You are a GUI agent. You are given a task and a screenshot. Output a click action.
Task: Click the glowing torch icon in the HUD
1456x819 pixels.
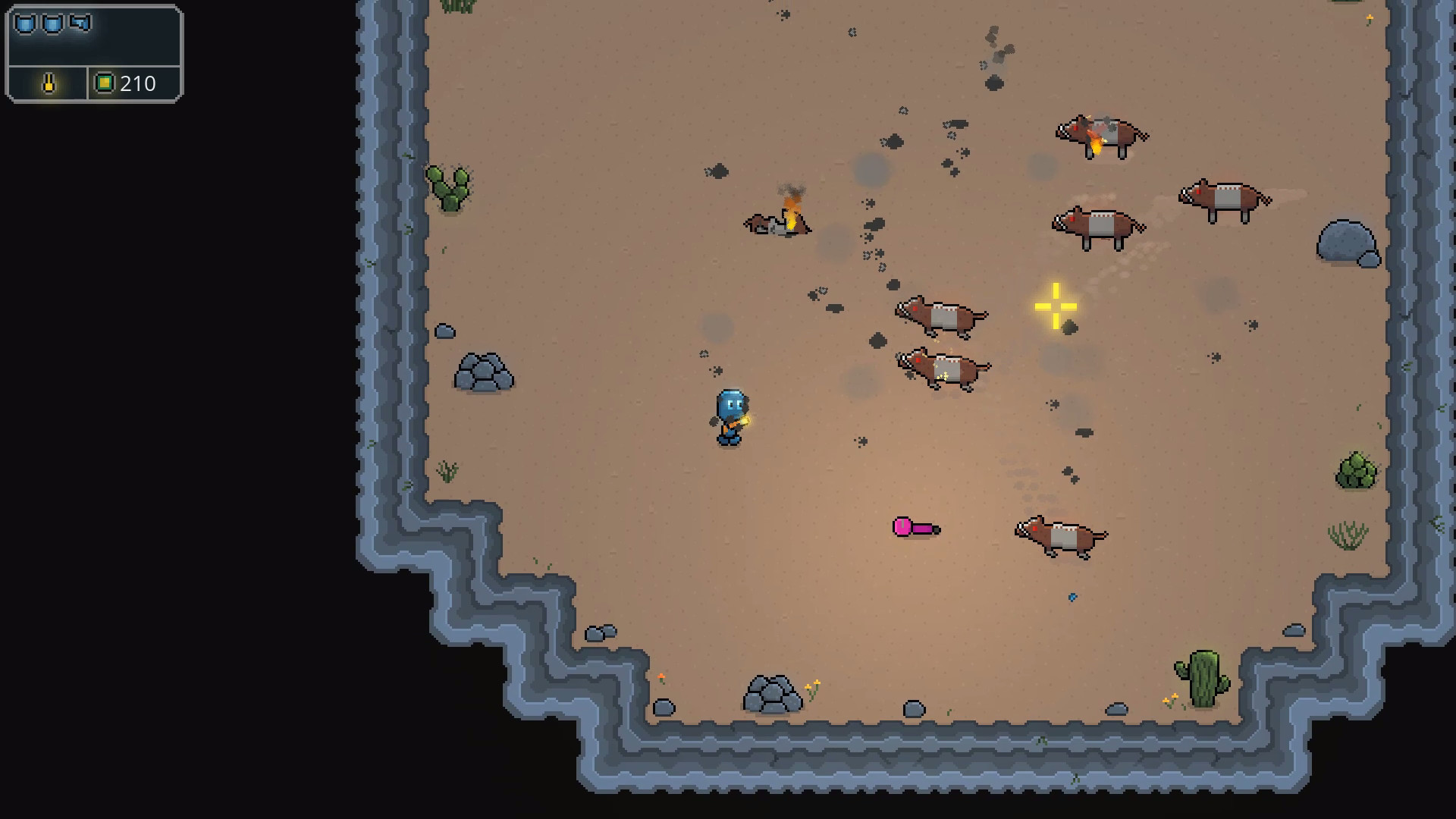click(x=47, y=84)
